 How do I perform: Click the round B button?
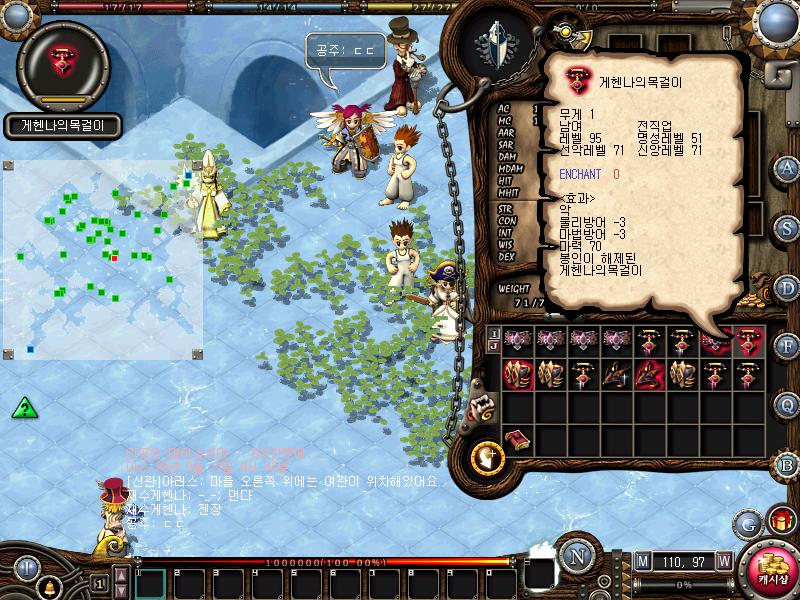pyautogui.click(x=787, y=464)
